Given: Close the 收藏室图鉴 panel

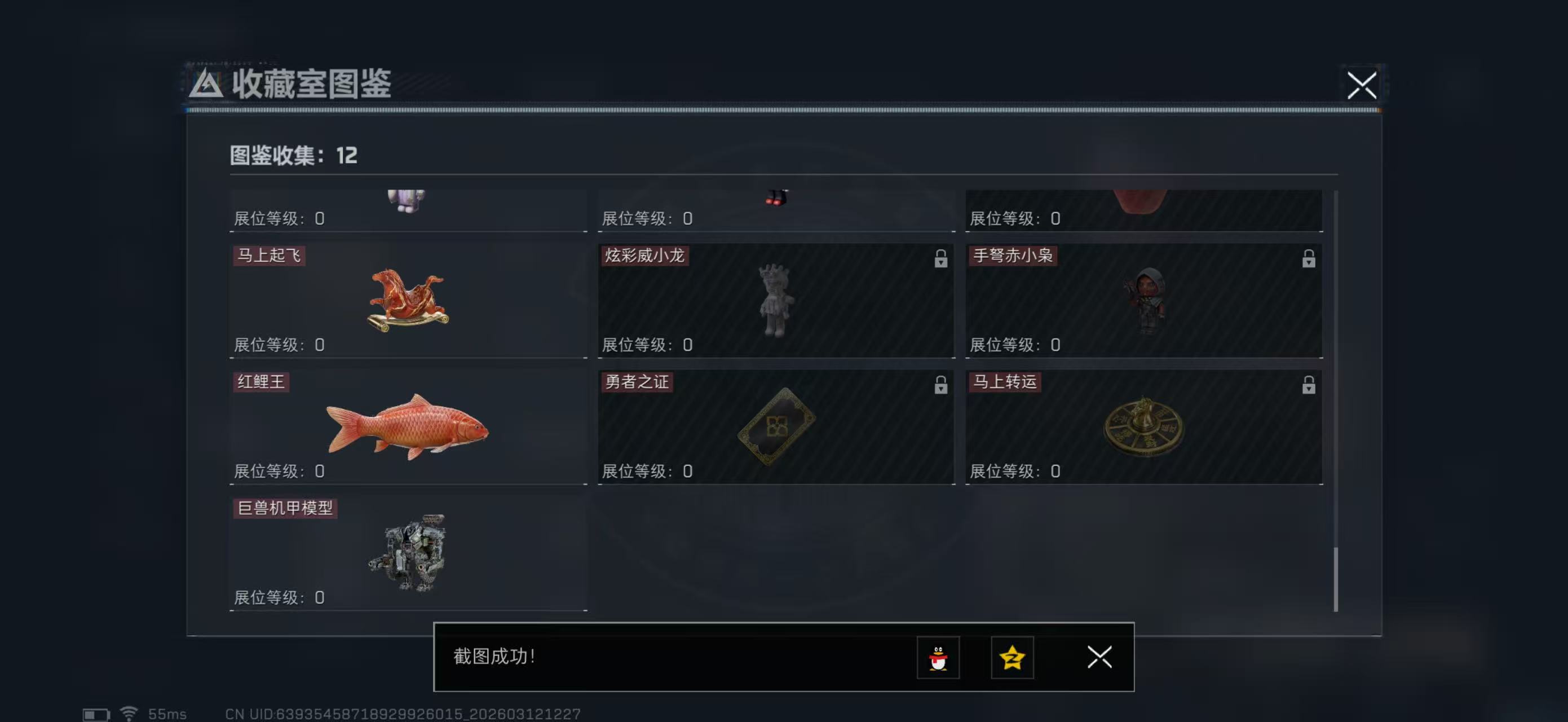Looking at the screenshot, I should 1362,86.
